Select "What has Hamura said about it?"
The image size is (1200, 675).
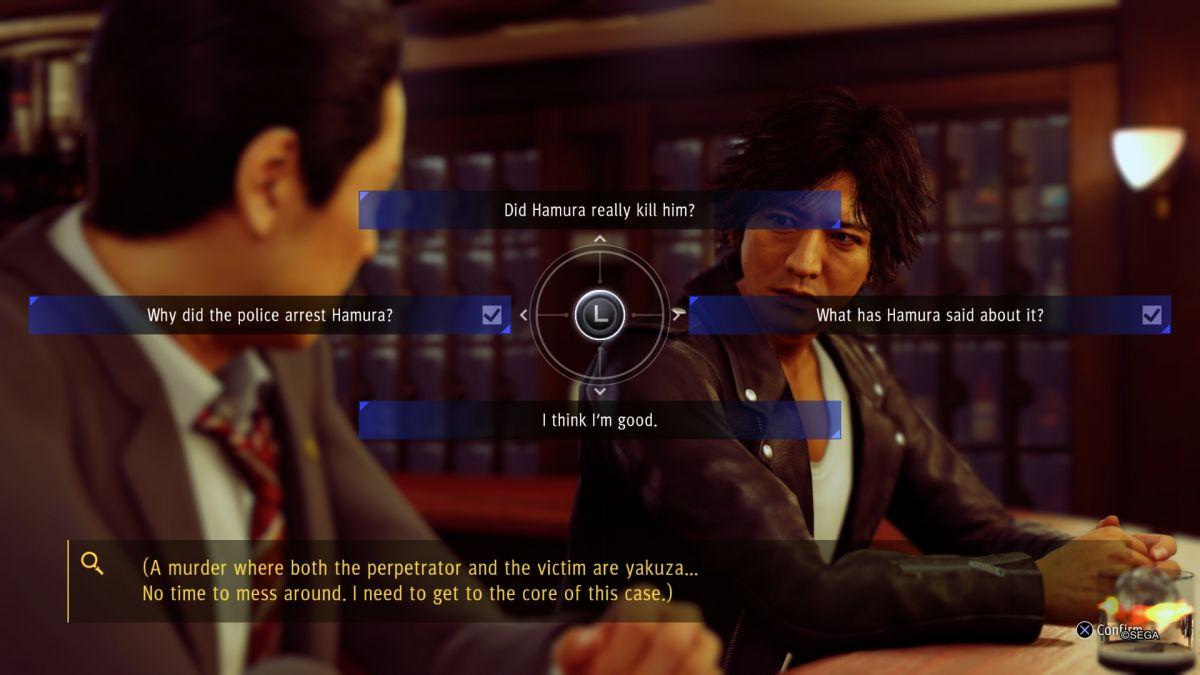(x=929, y=315)
